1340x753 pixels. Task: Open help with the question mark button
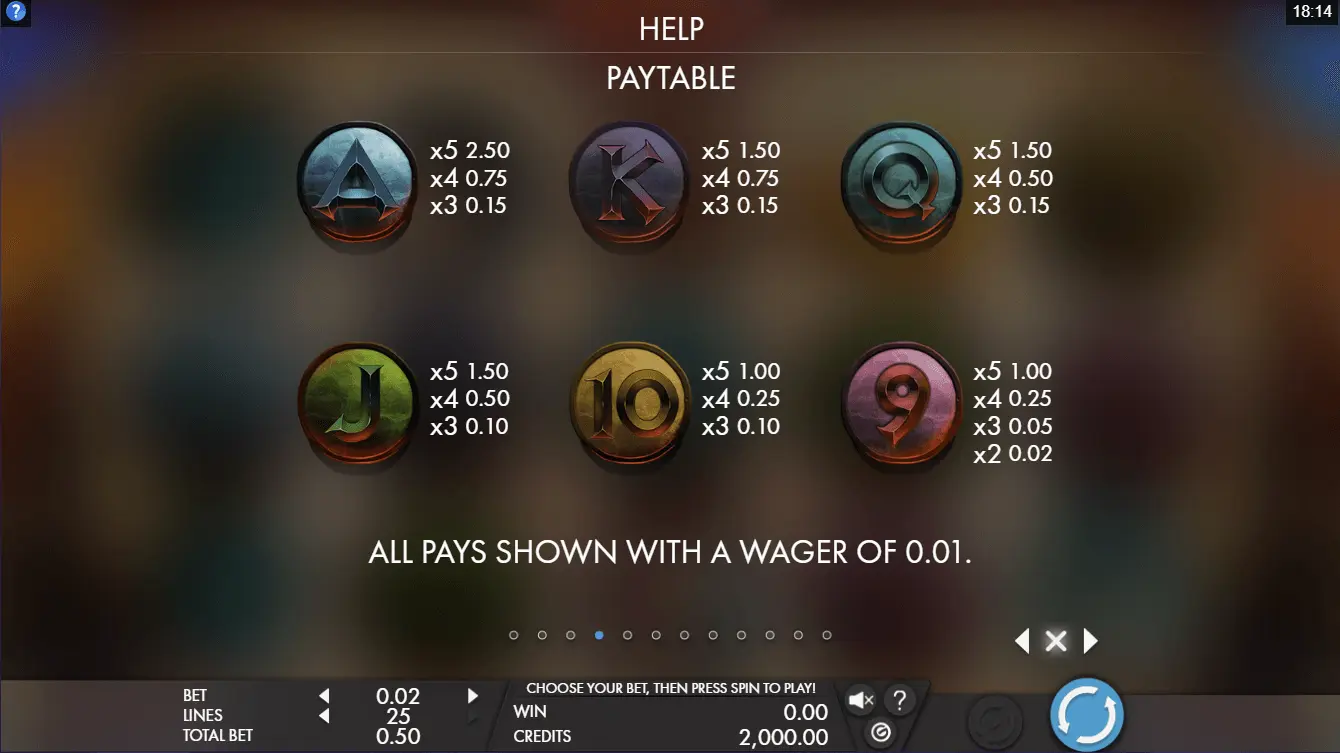pos(899,700)
